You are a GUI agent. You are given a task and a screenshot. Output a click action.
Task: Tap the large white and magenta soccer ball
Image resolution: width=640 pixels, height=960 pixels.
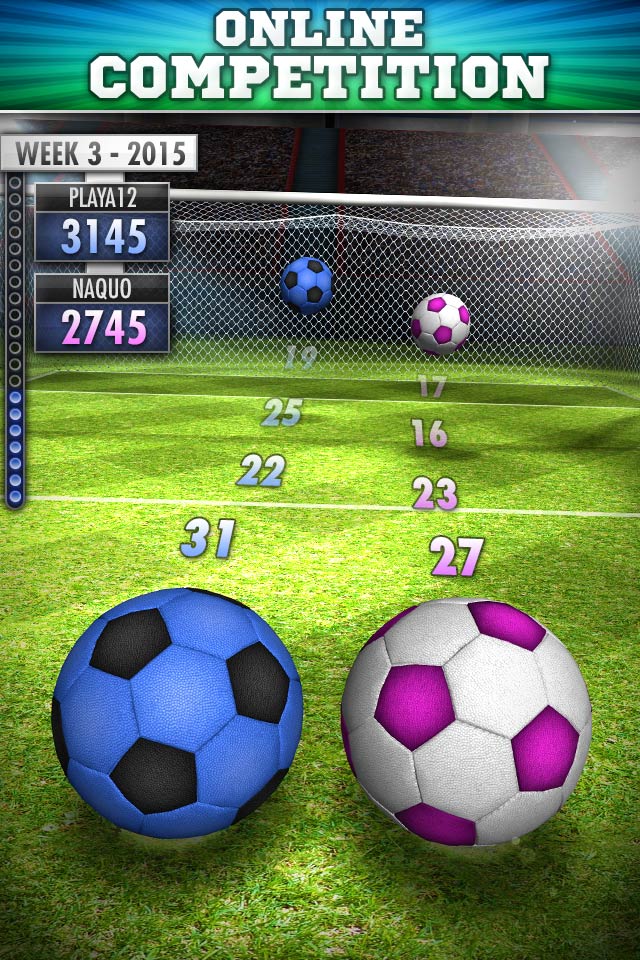click(x=466, y=720)
